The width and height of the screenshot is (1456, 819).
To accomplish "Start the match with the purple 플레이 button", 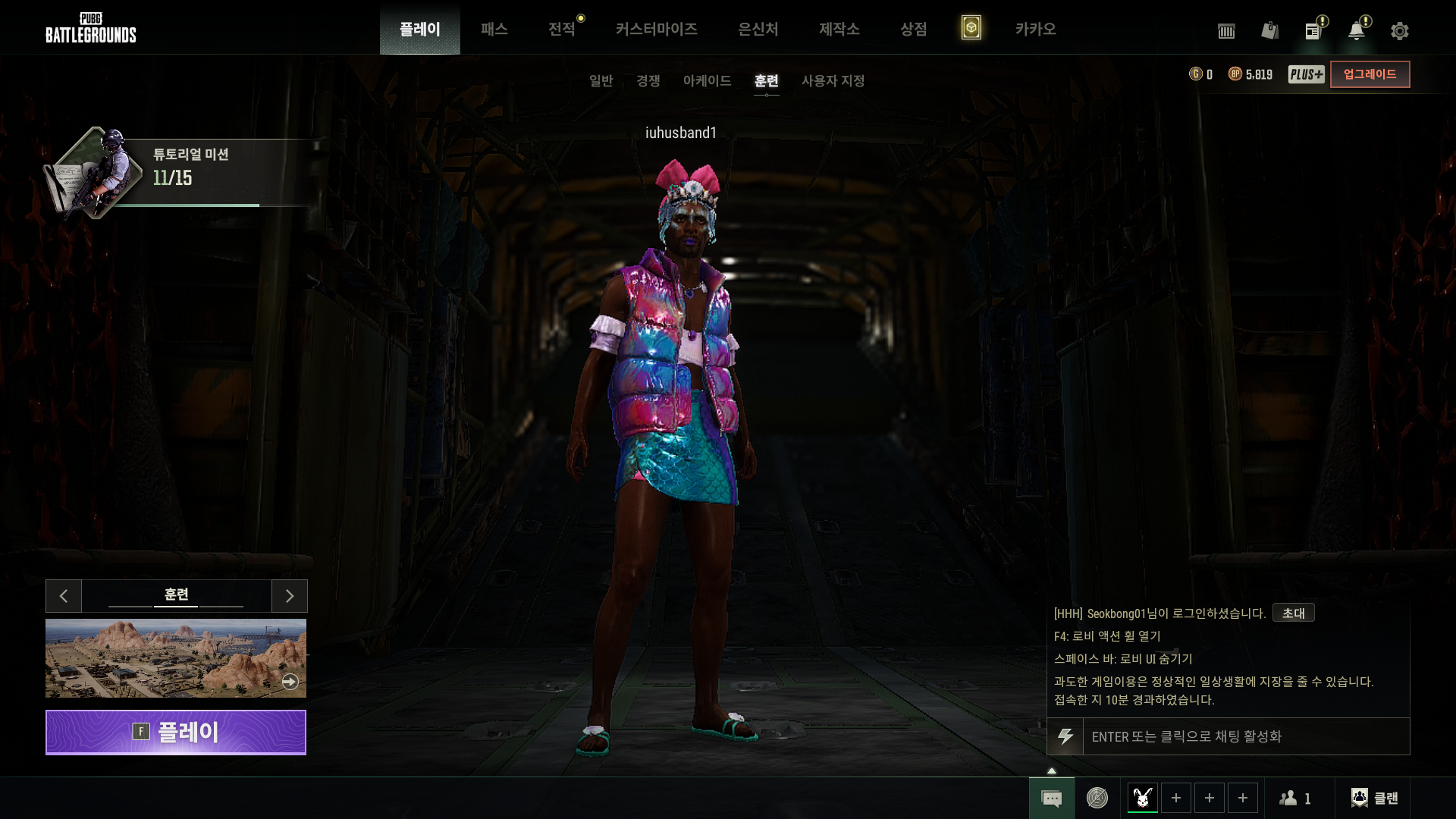I will point(176,733).
